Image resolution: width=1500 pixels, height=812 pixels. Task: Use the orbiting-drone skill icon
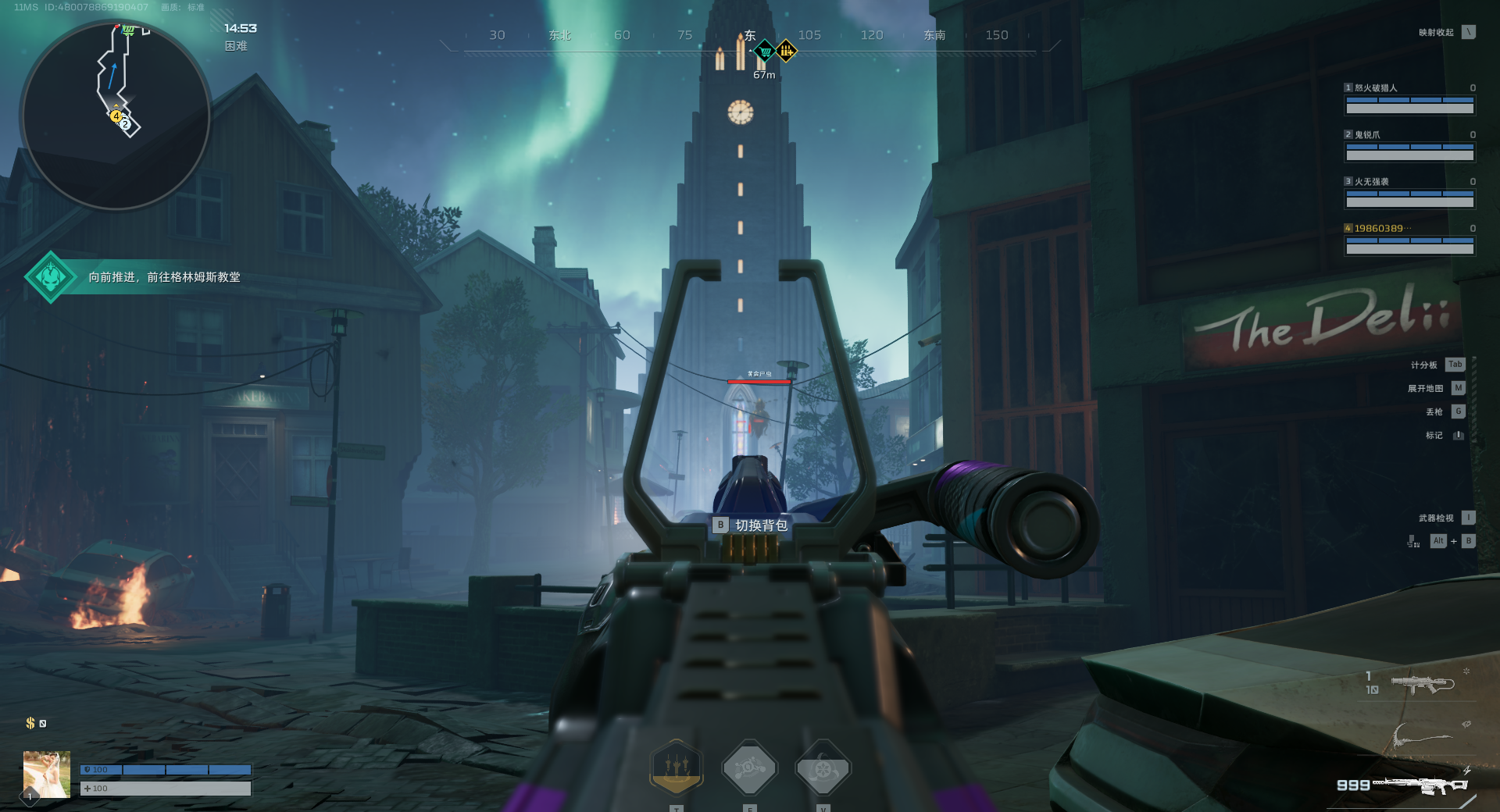[749, 768]
